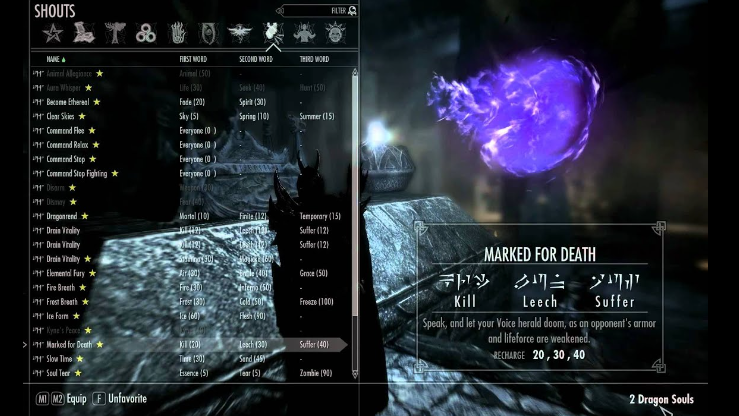
Task: Select the Become Ethereal shout
Action: click(x=67, y=102)
